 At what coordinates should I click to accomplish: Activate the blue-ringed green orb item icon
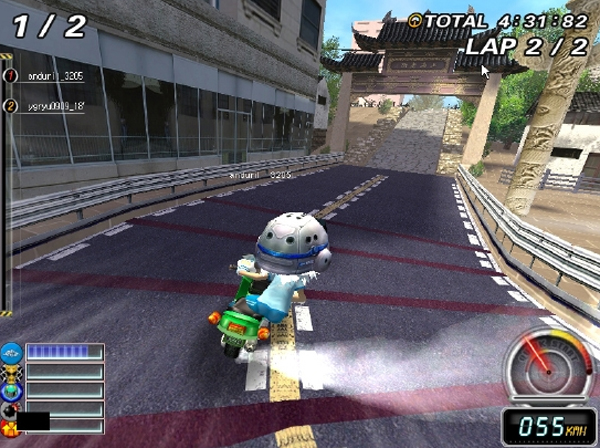click(11, 390)
